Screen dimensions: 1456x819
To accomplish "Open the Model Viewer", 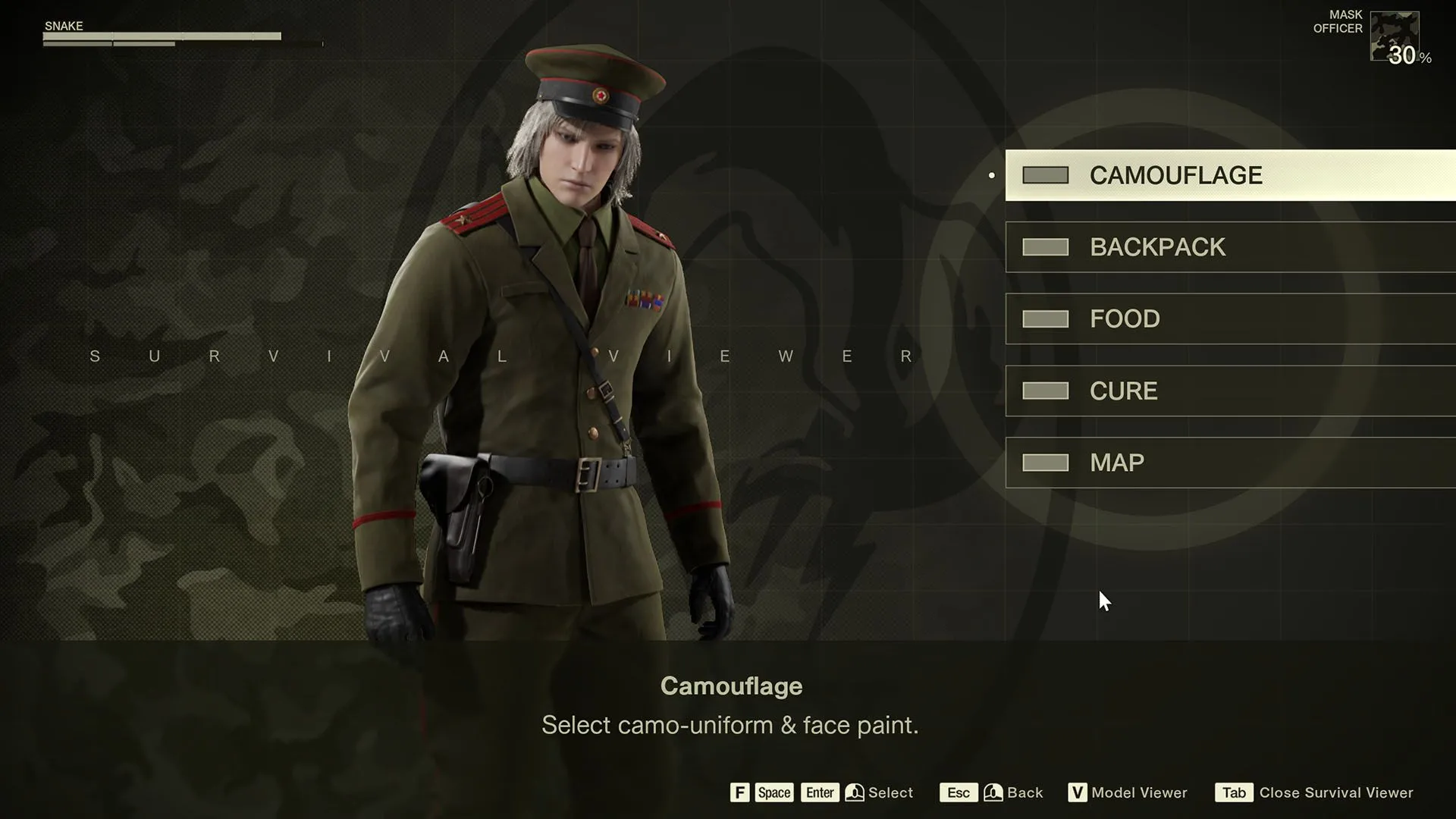I will click(1137, 792).
